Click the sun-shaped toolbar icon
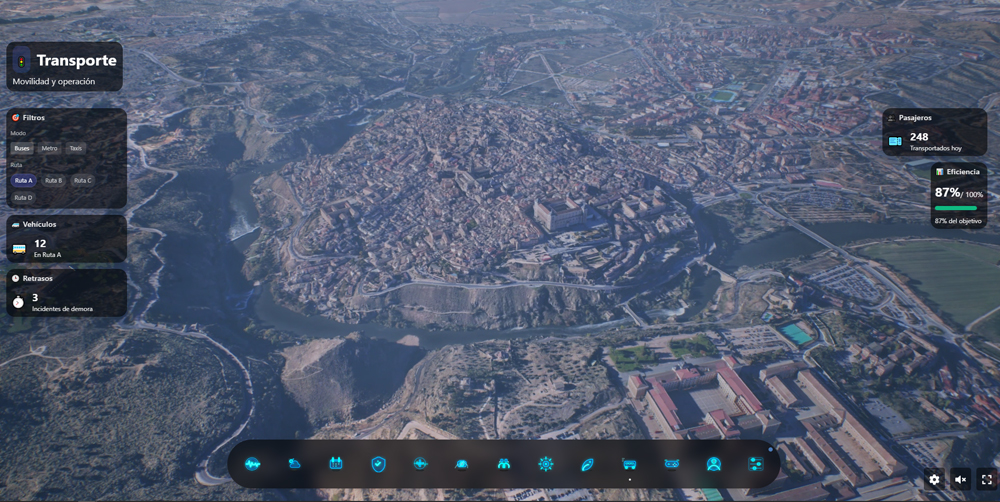The width and height of the screenshot is (1000, 502). pos(545,464)
